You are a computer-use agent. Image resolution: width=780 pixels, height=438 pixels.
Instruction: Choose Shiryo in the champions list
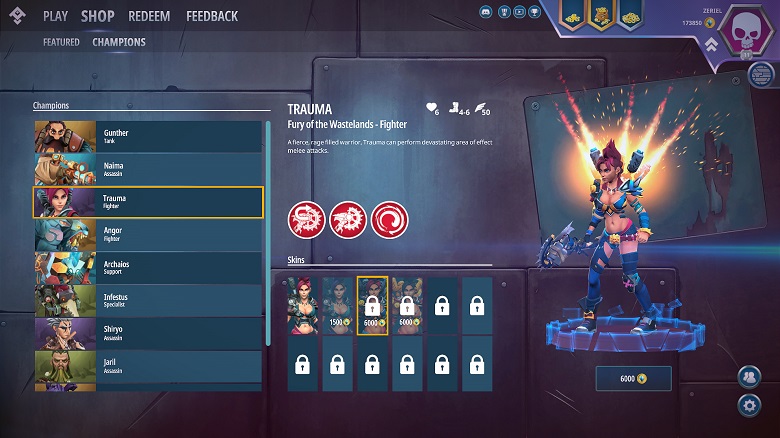coord(148,333)
